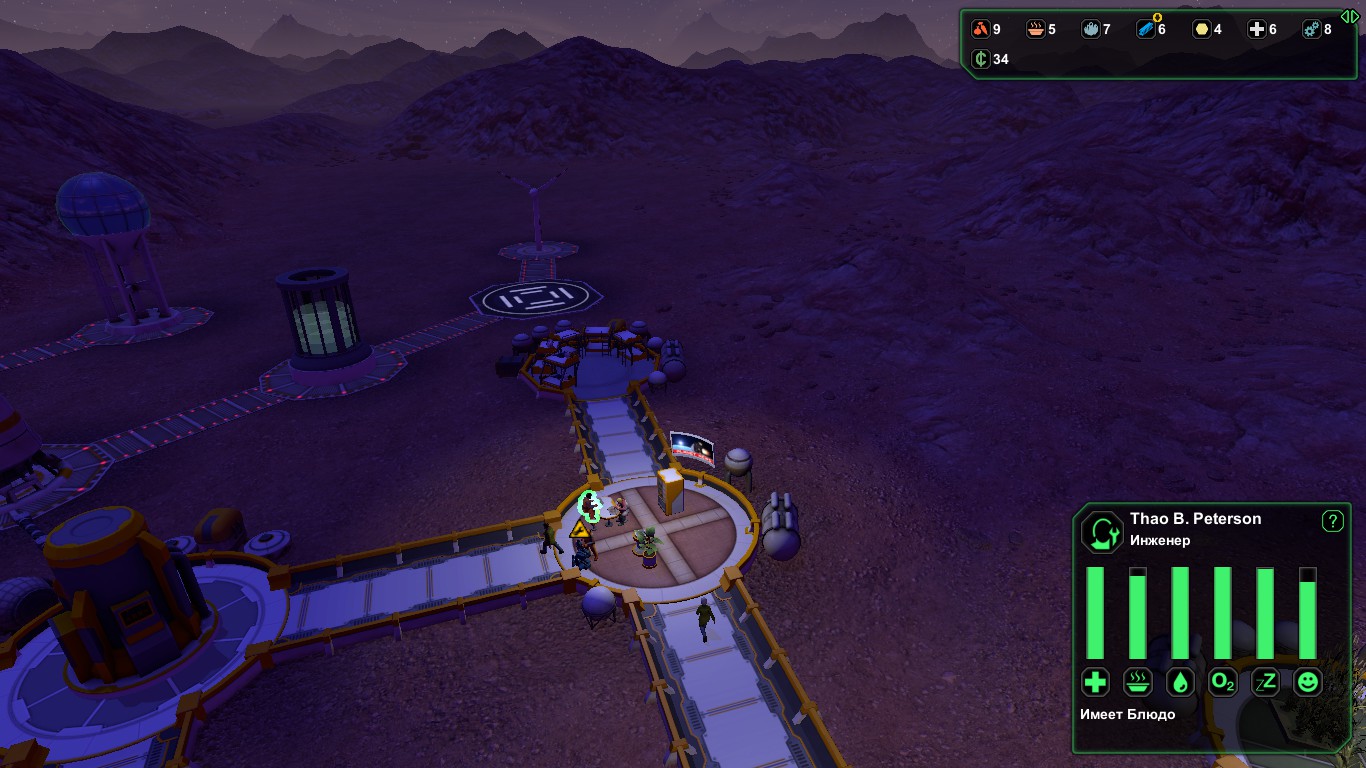Viewport: 1366px width, 768px height.
Task: Click the TV screen billboard near the airlock
Action: tap(690, 448)
